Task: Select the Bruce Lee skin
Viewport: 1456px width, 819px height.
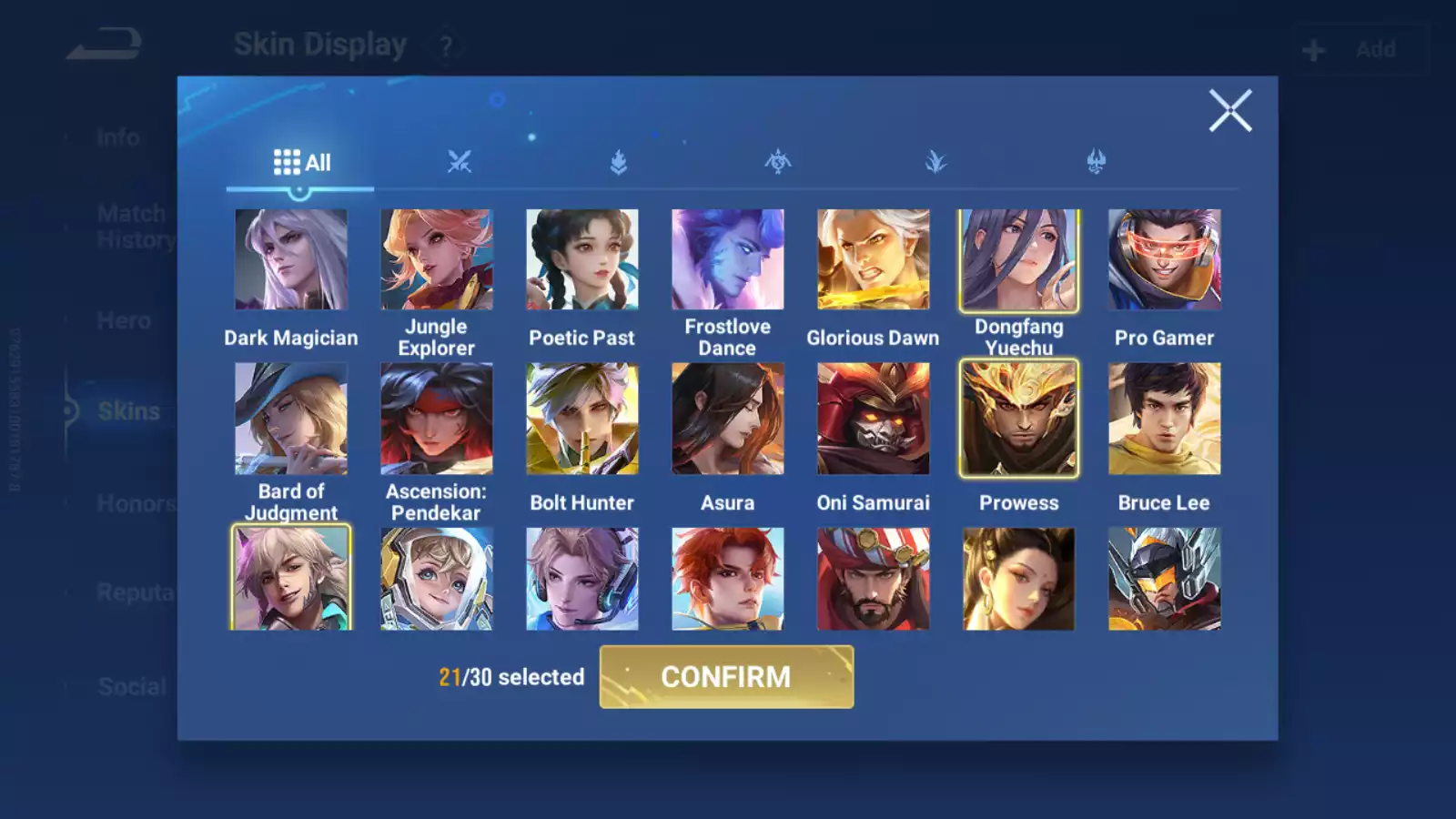Action: pyautogui.click(x=1165, y=419)
